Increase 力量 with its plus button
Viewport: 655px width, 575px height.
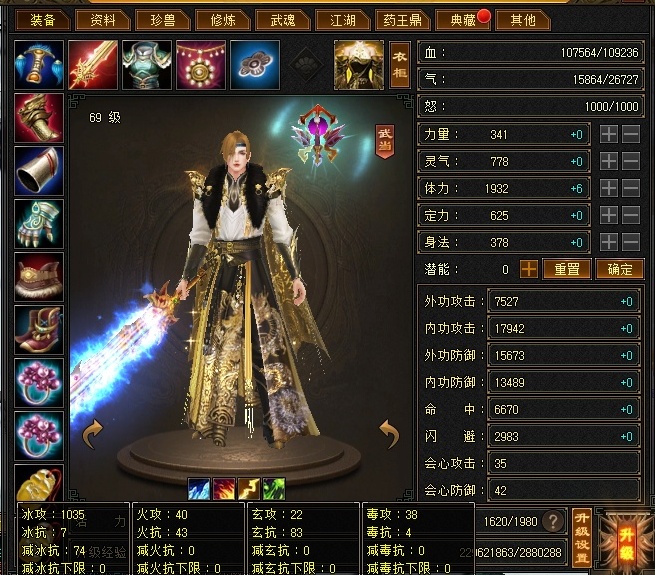click(x=609, y=134)
